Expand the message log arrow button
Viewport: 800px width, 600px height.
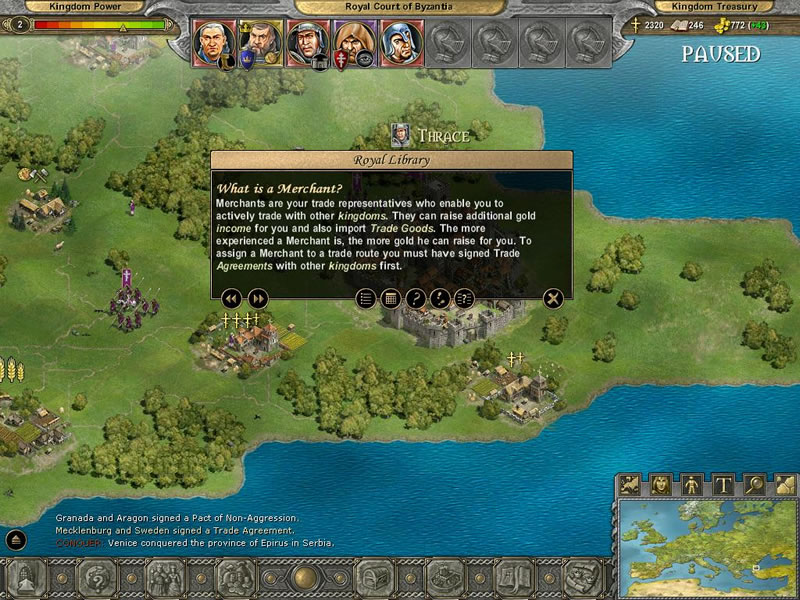[16, 540]
